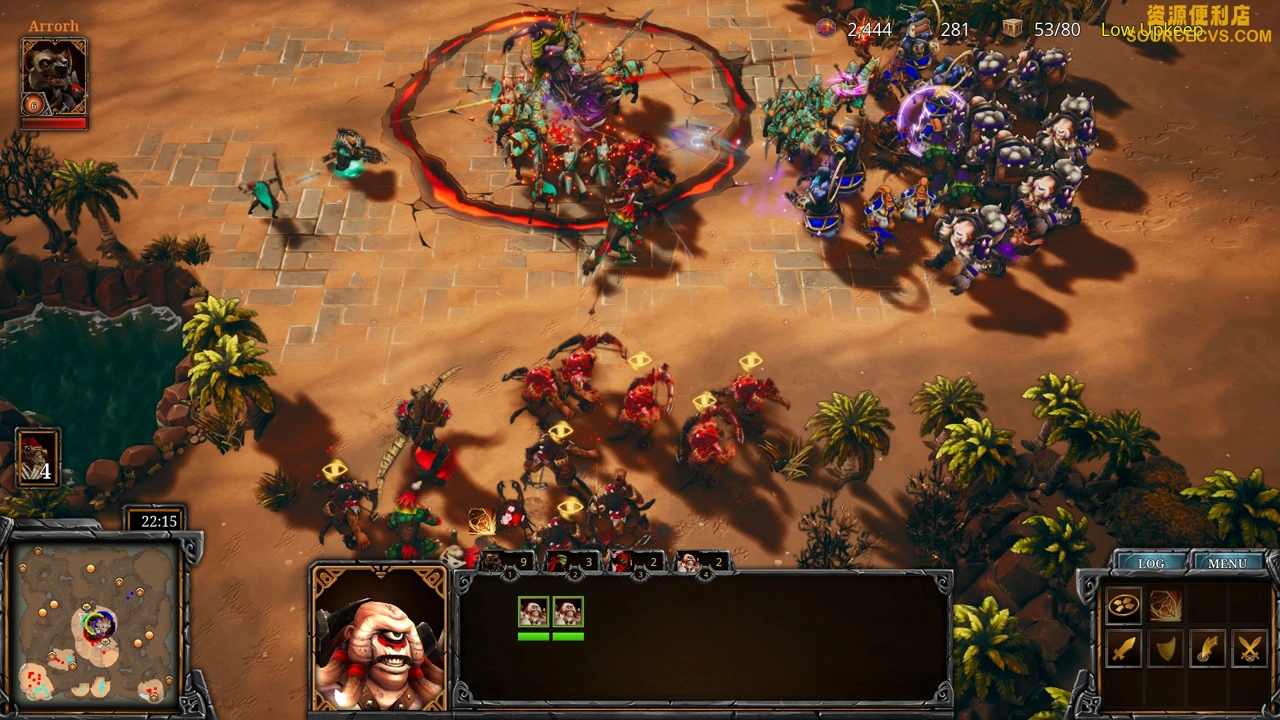This screenshot has width=1280, height=720.
Task: Click the large ogre unit portrait
Action: 379,639
